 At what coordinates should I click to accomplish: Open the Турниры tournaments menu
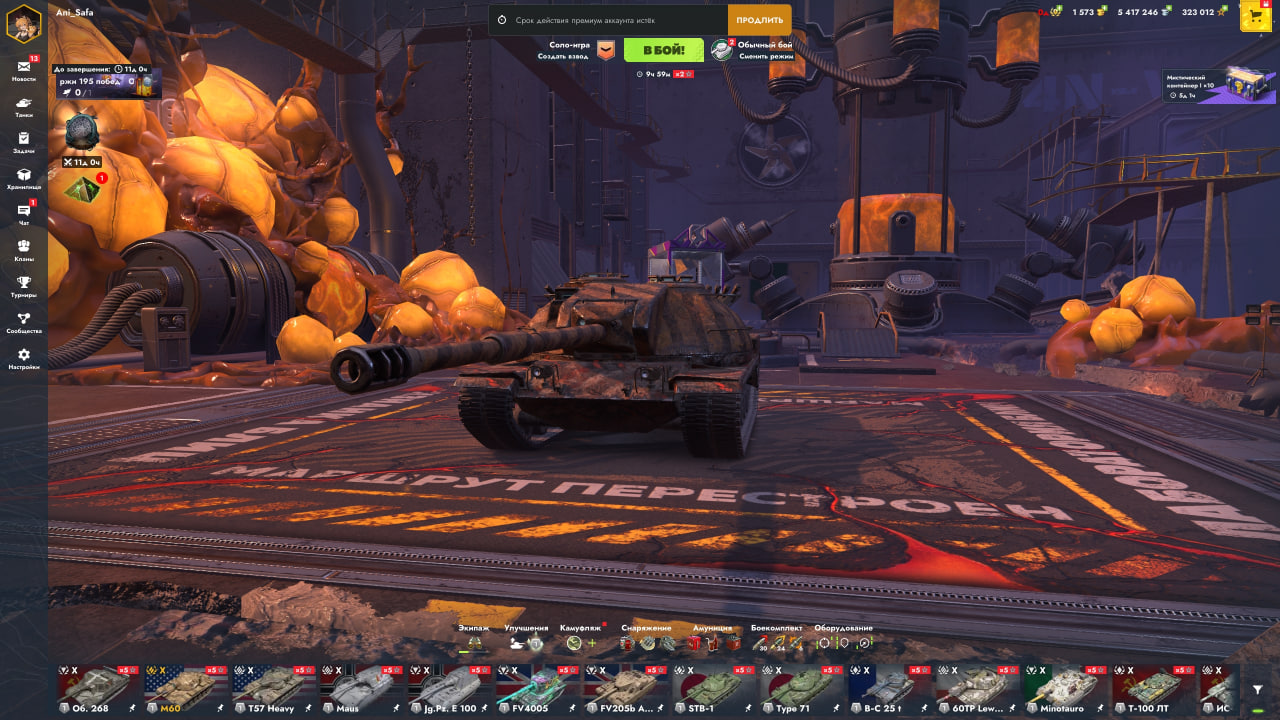(x=24, y=286)
